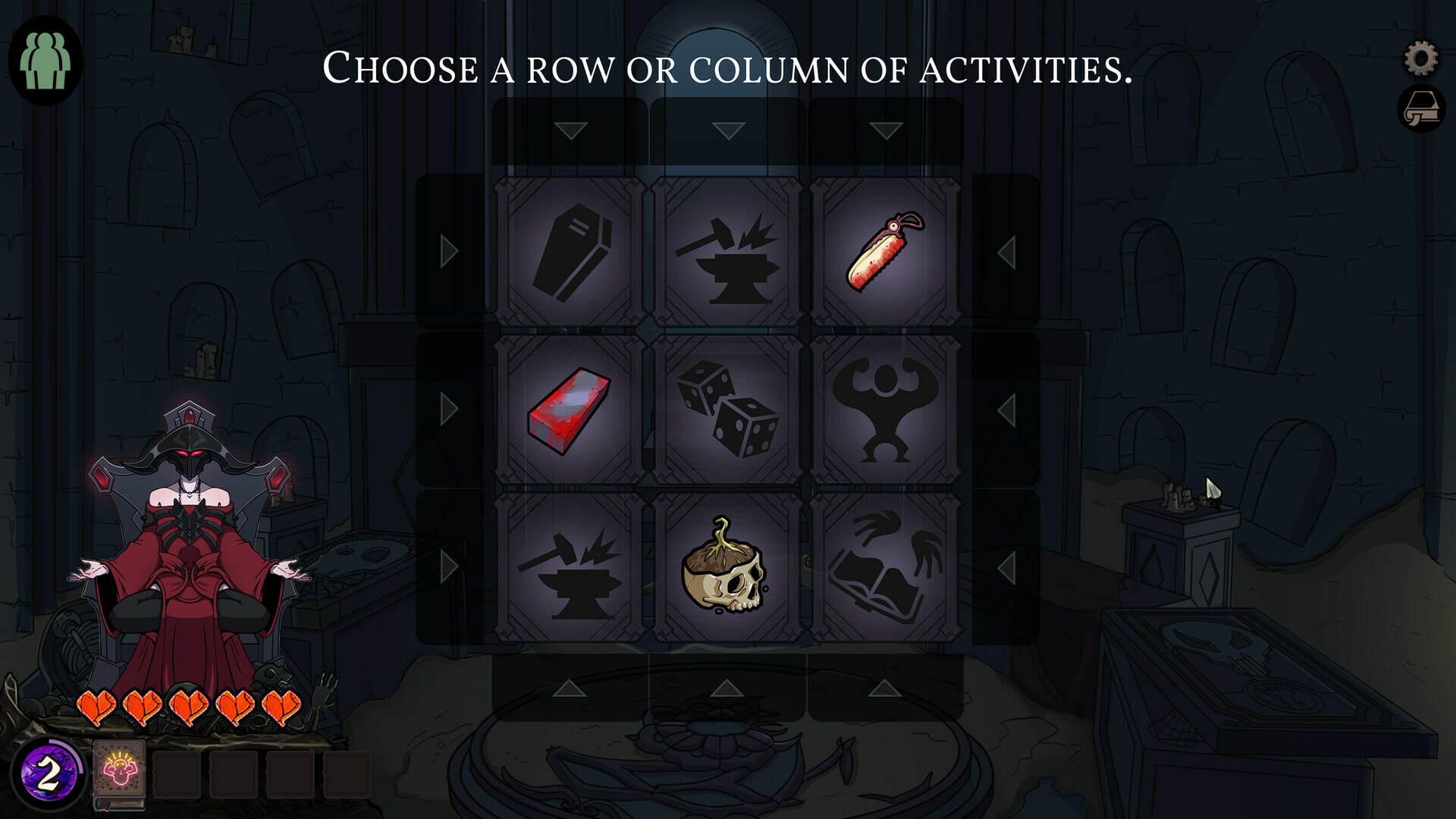
Task: Open the settings gear menu
Action: click(x=1420, y=56)
